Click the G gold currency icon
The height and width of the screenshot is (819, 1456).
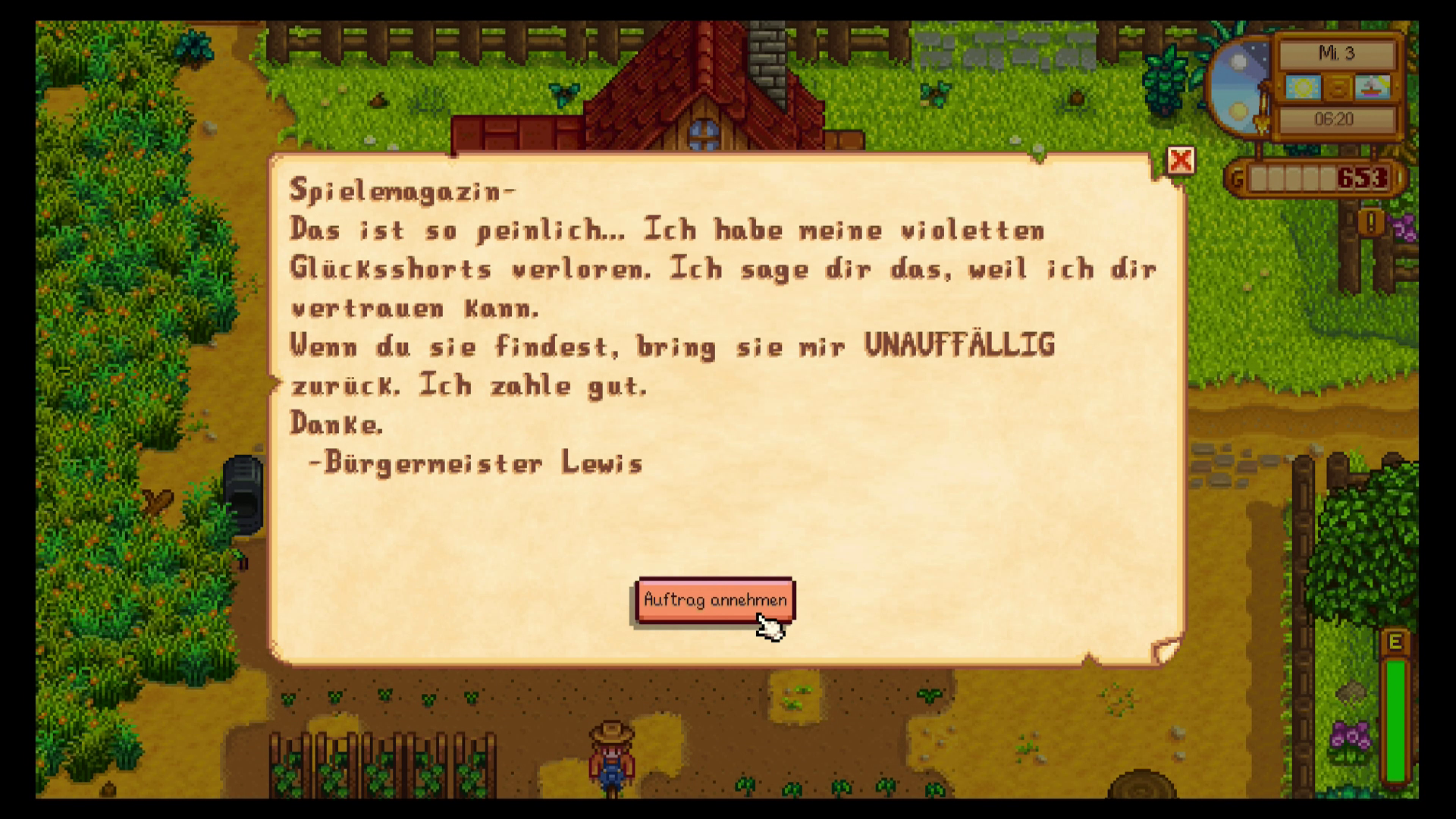click(x=1237, y=175)
